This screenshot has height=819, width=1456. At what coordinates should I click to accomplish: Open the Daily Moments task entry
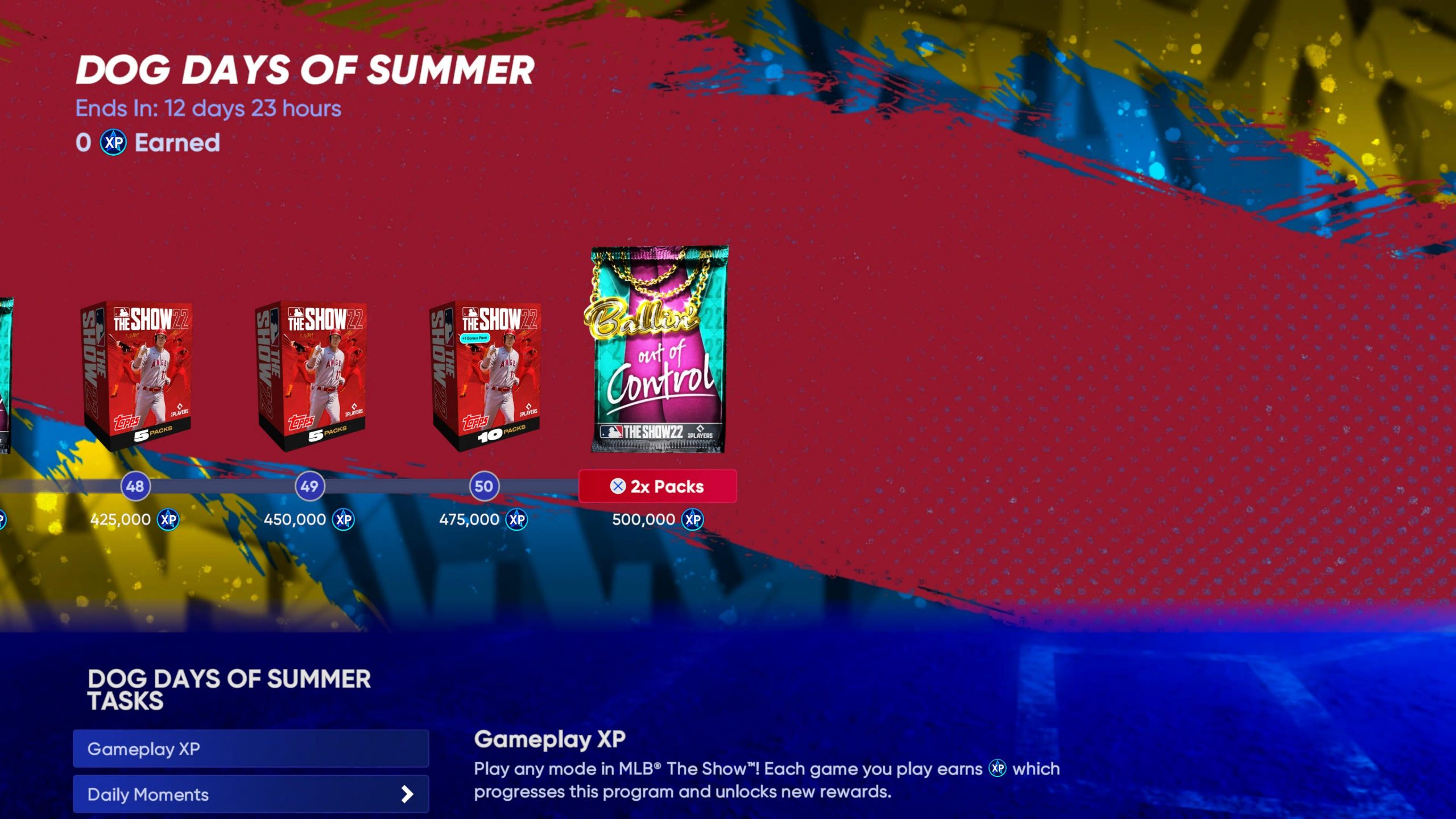pyautogui.click(x=250, y=794)
